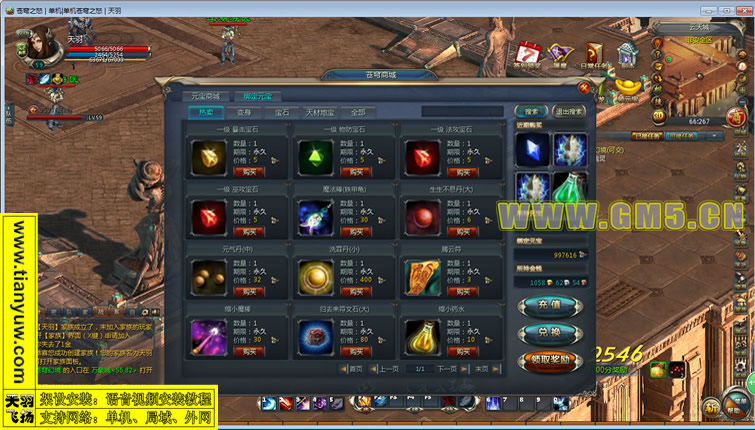Show the 全部 category tab
Screen dimensions: 755x430
point(357,112)
